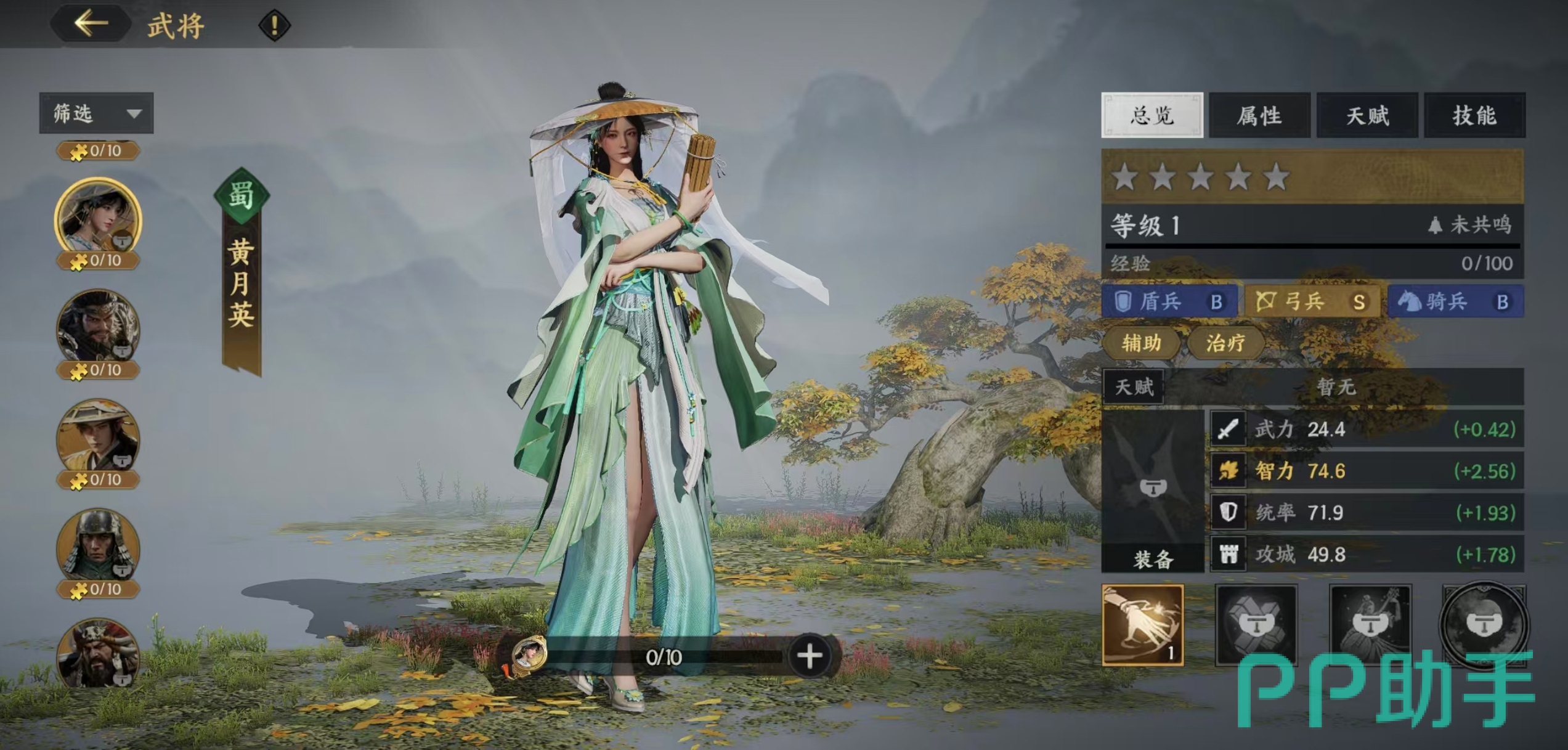Open the exclamation mark info icon
Image resolution: width=1568 pixels, height=750 pixels.
tap(274, 25)
